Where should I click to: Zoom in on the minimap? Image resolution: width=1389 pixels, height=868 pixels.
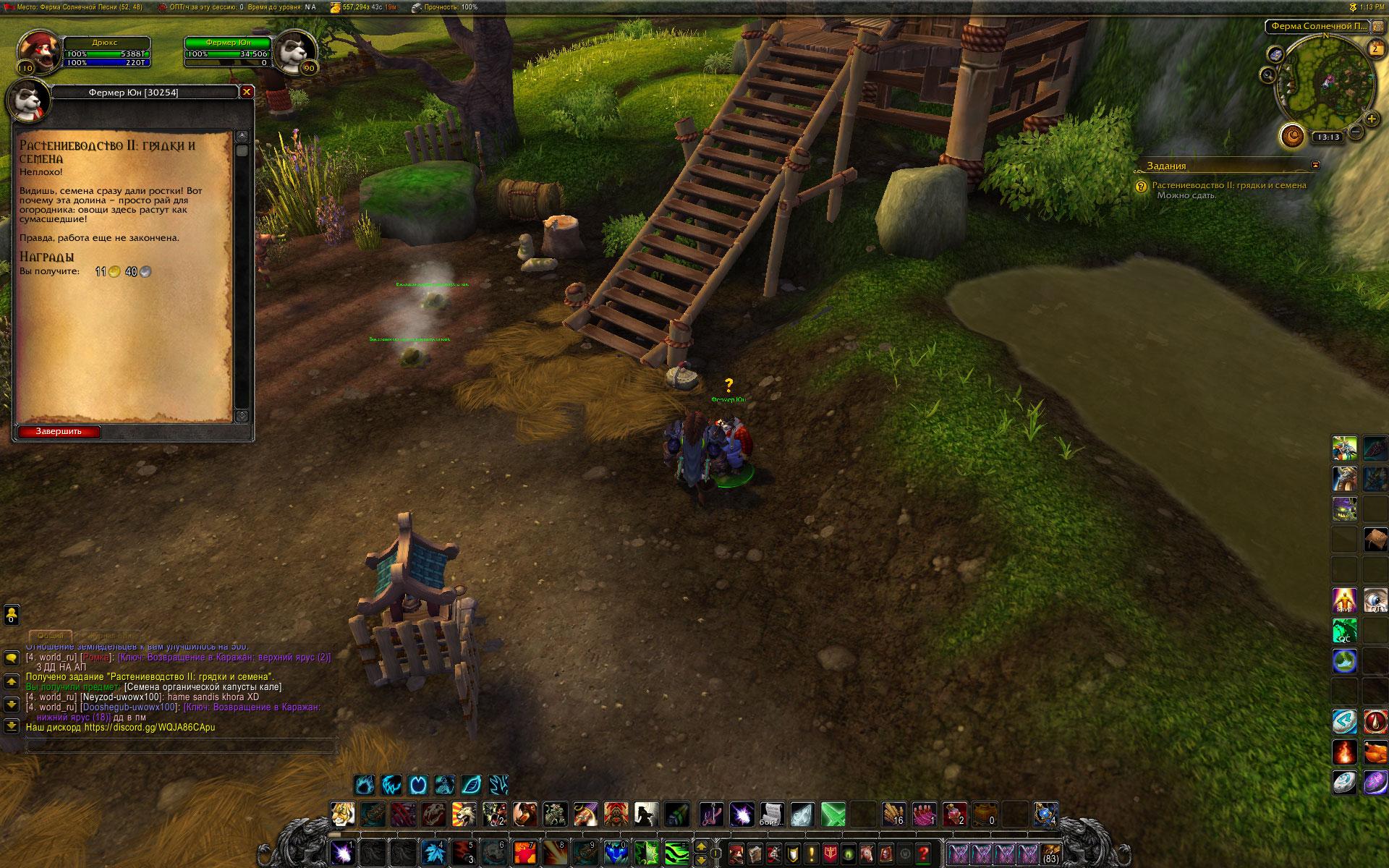coord(1371,119)
